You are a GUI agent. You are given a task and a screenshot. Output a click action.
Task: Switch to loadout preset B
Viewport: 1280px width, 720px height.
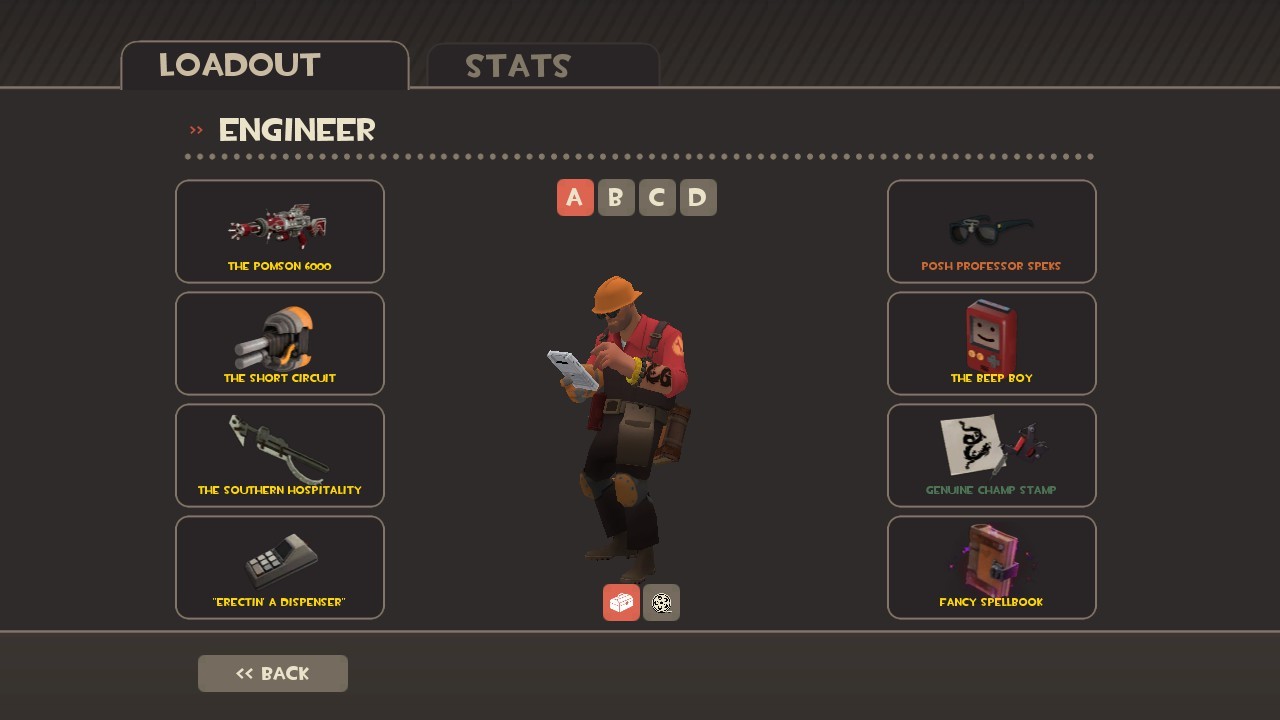click(616, 197)
